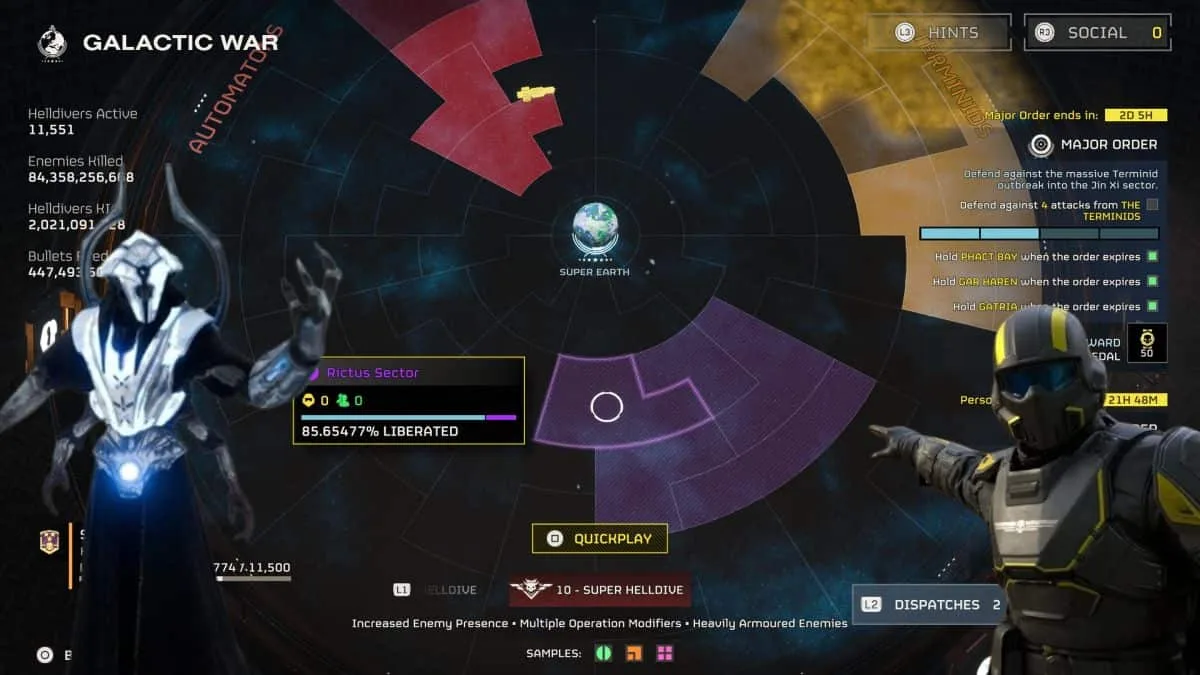Start a Quickplay match

pyautogui.click(x=600, y=539)
